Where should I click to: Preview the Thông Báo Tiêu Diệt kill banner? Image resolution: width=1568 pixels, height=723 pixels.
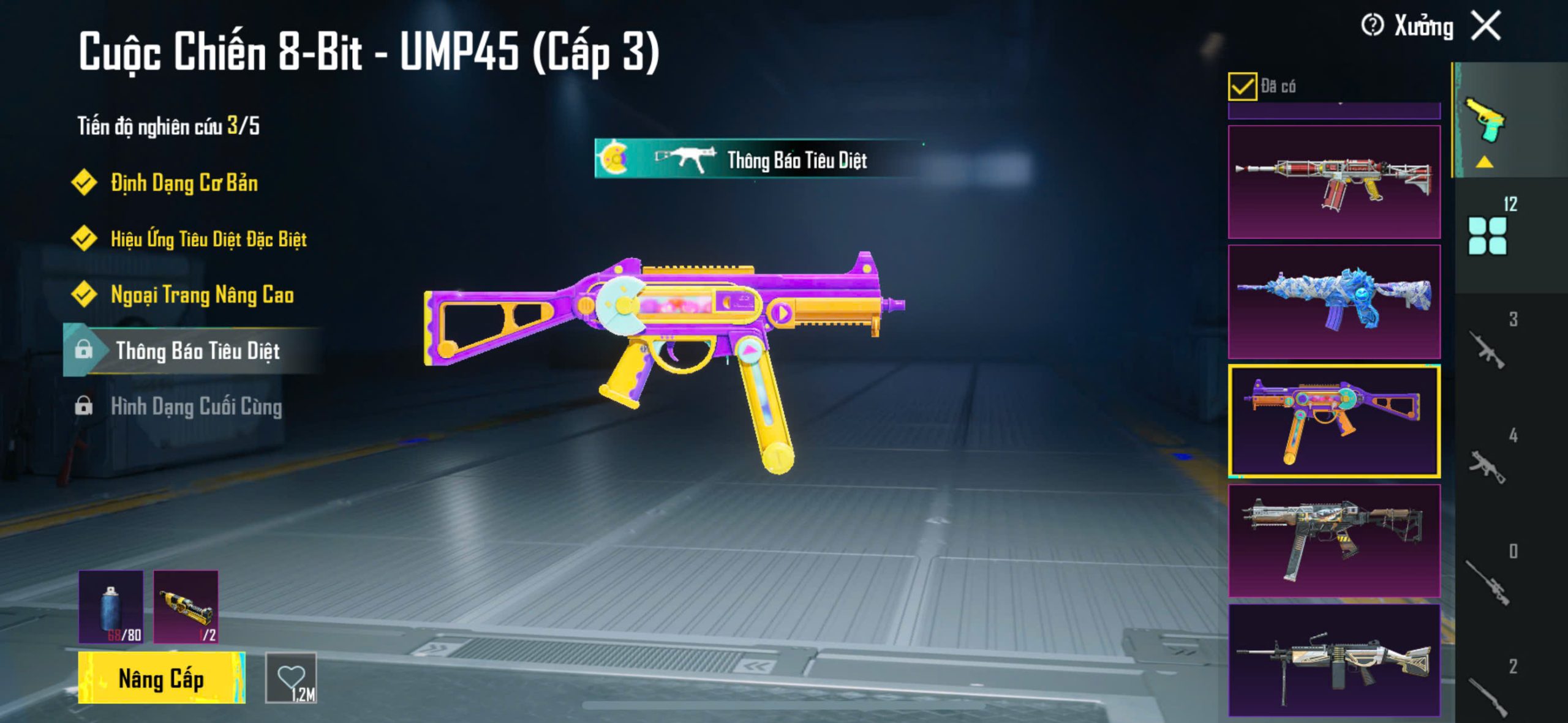(758, 159)
